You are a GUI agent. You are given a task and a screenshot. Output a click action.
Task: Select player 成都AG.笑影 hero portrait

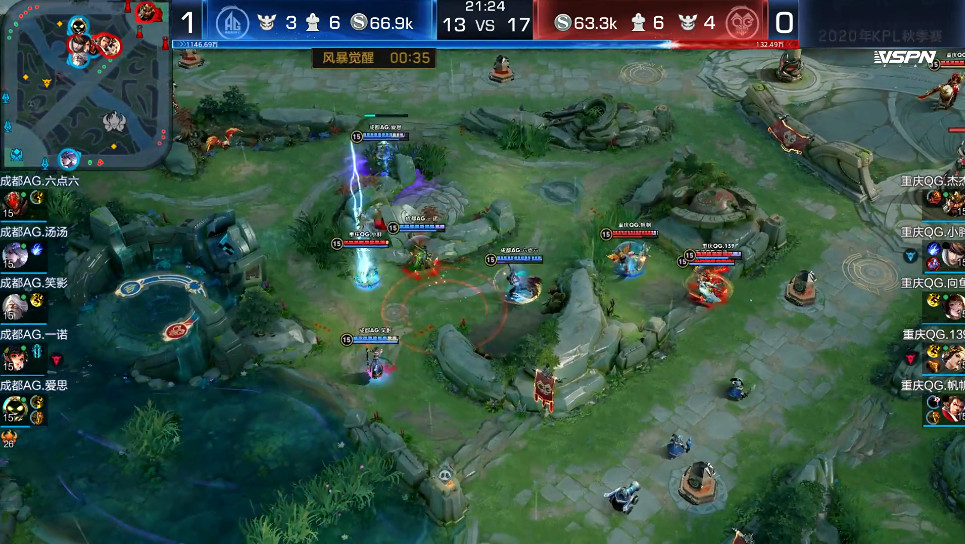pos(12,306)
